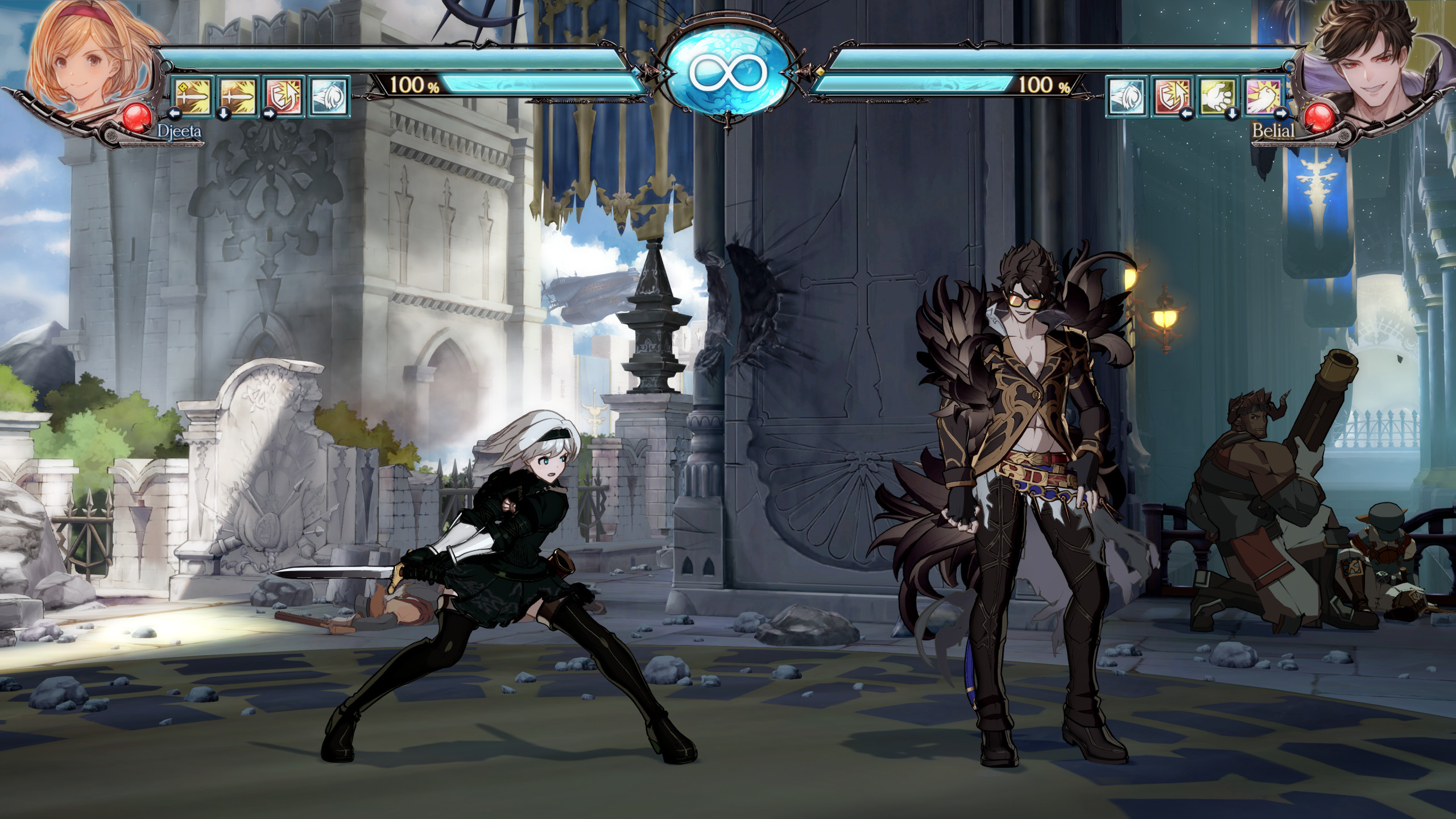Expand the right arrow marker on Djeeta's shield skill
This screenshot has width=1456, height=819.
(x=270, y=115)
